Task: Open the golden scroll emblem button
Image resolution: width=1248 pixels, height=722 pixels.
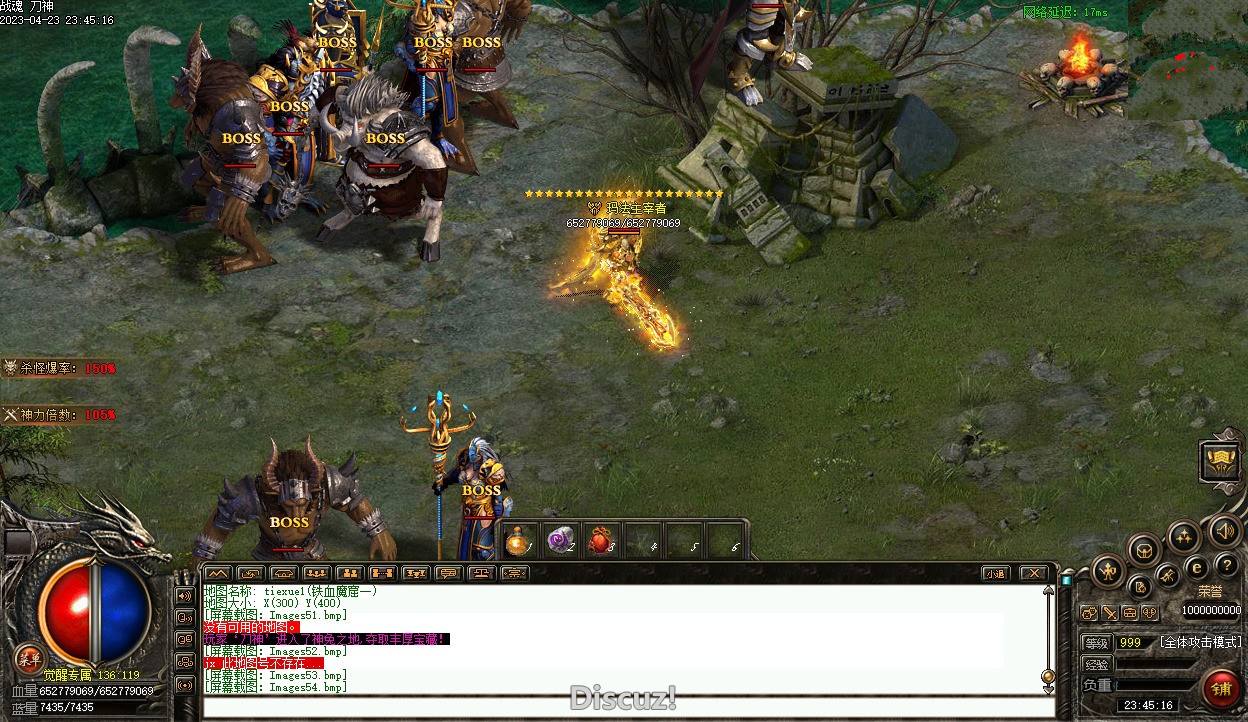Action: pyautogui.click(x=1221, y=461)
